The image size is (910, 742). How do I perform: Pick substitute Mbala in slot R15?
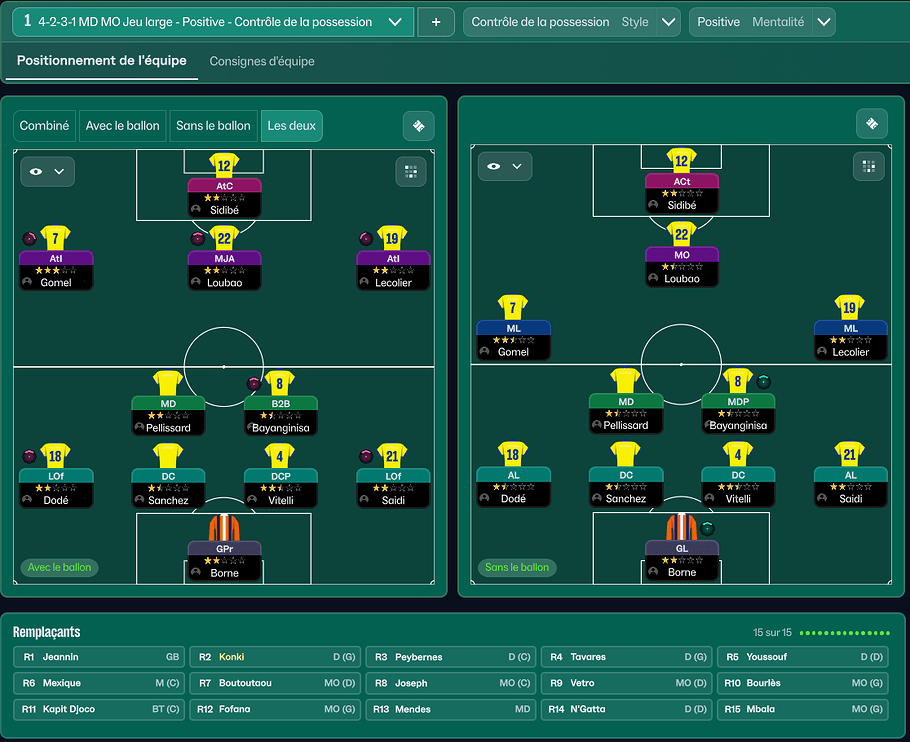tap(802, 709)
